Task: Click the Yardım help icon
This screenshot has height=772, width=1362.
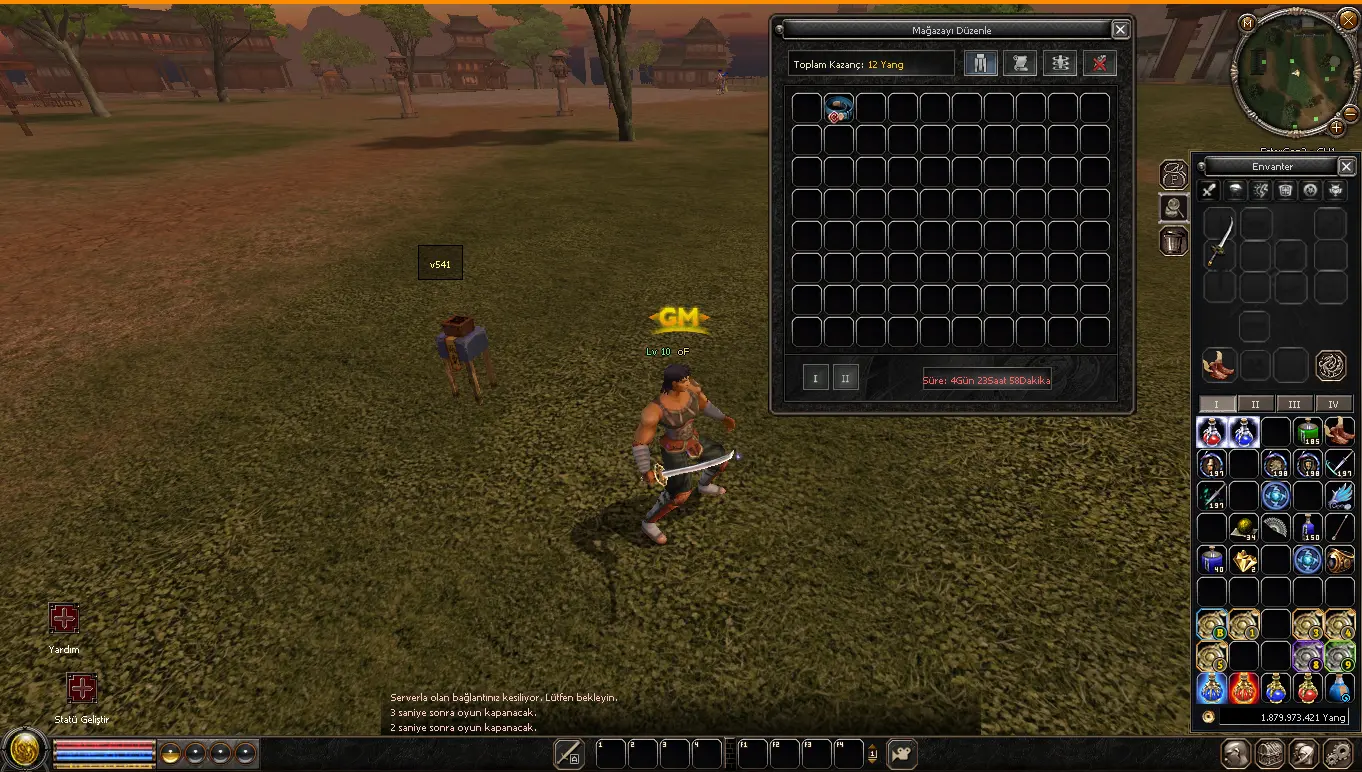Action: point(64,619)
